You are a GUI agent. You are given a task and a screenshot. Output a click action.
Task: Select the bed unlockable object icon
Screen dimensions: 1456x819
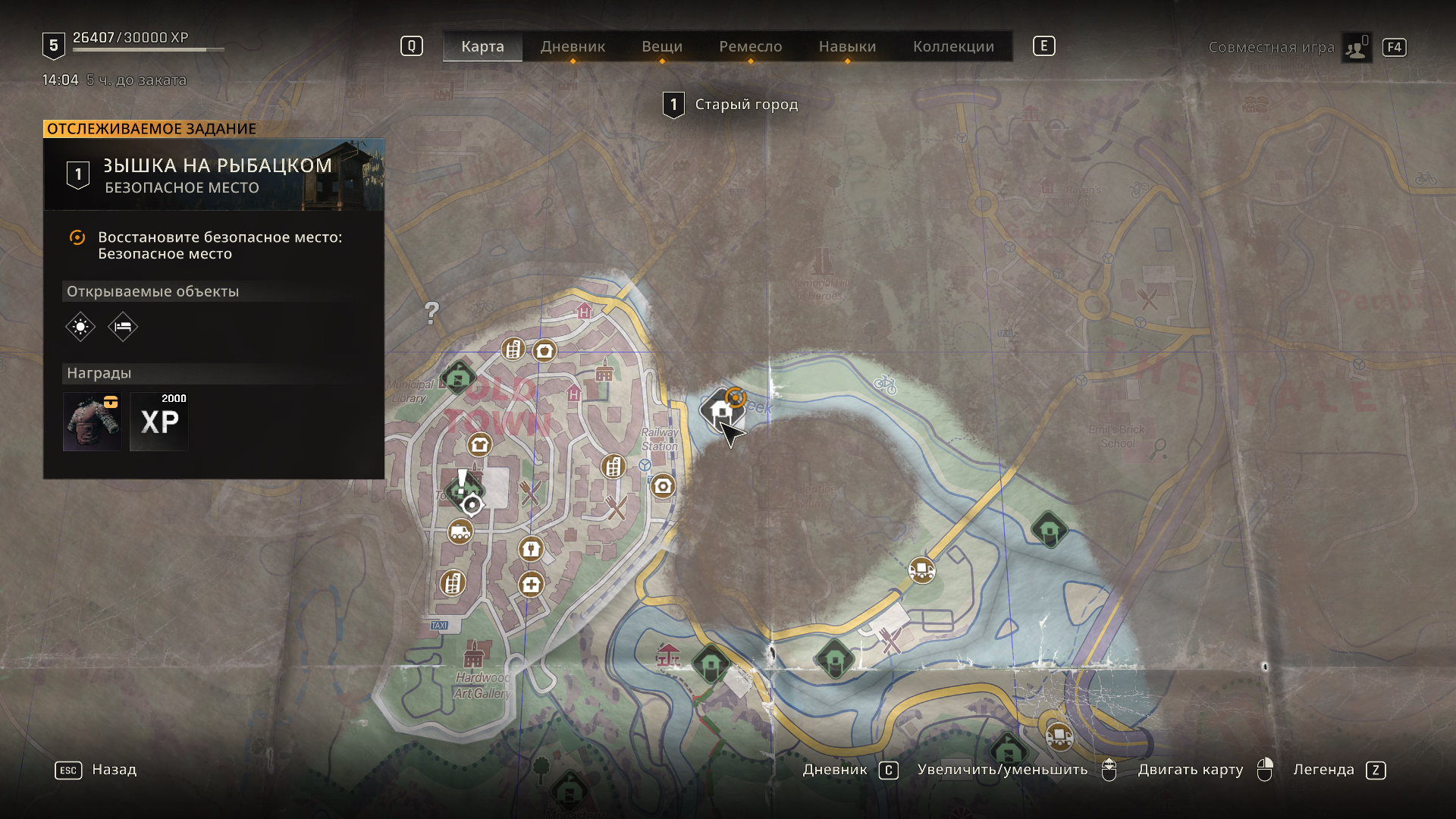(x=123, y=327)
